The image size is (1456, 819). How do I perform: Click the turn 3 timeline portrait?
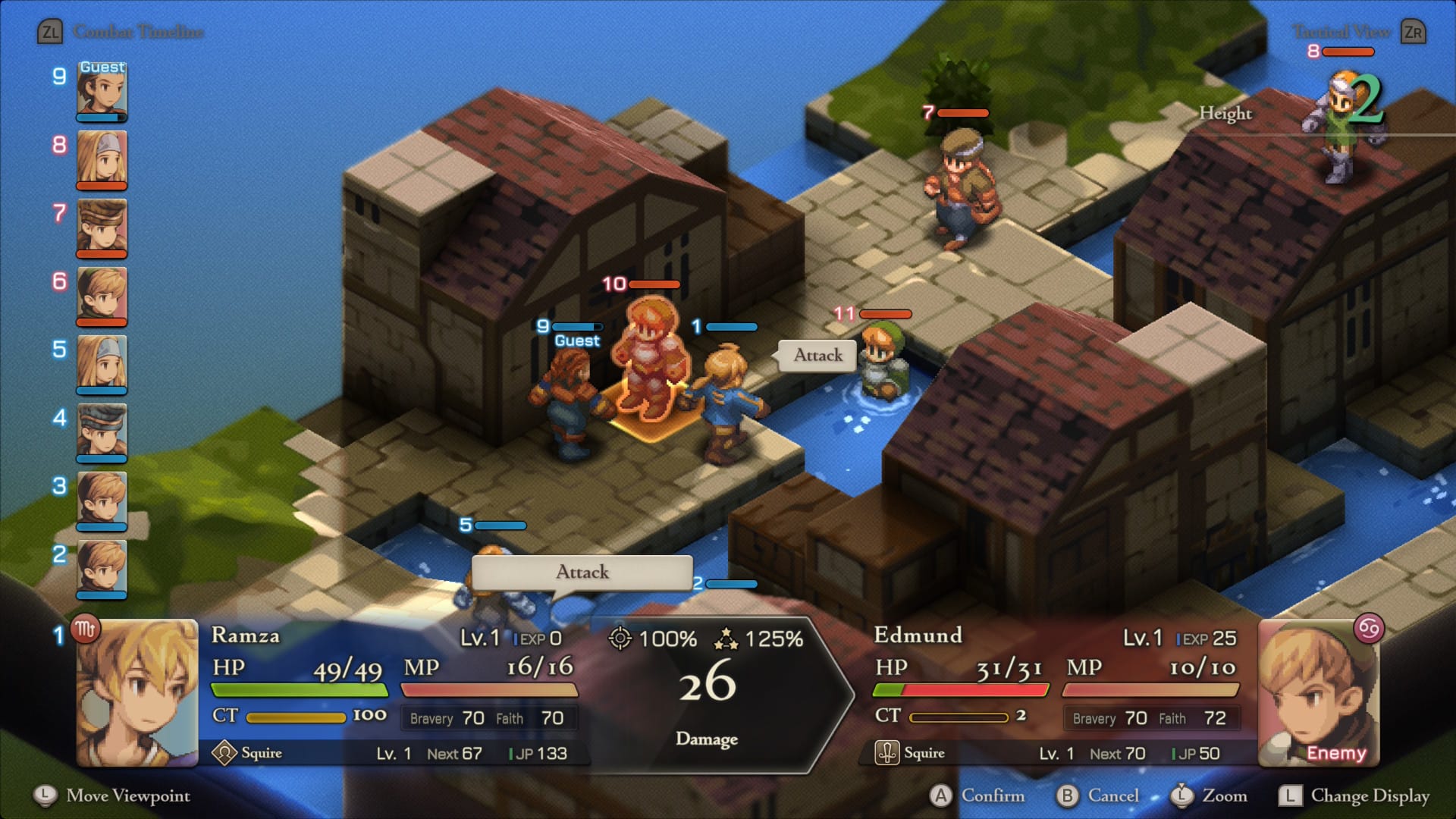coord(102,500)
